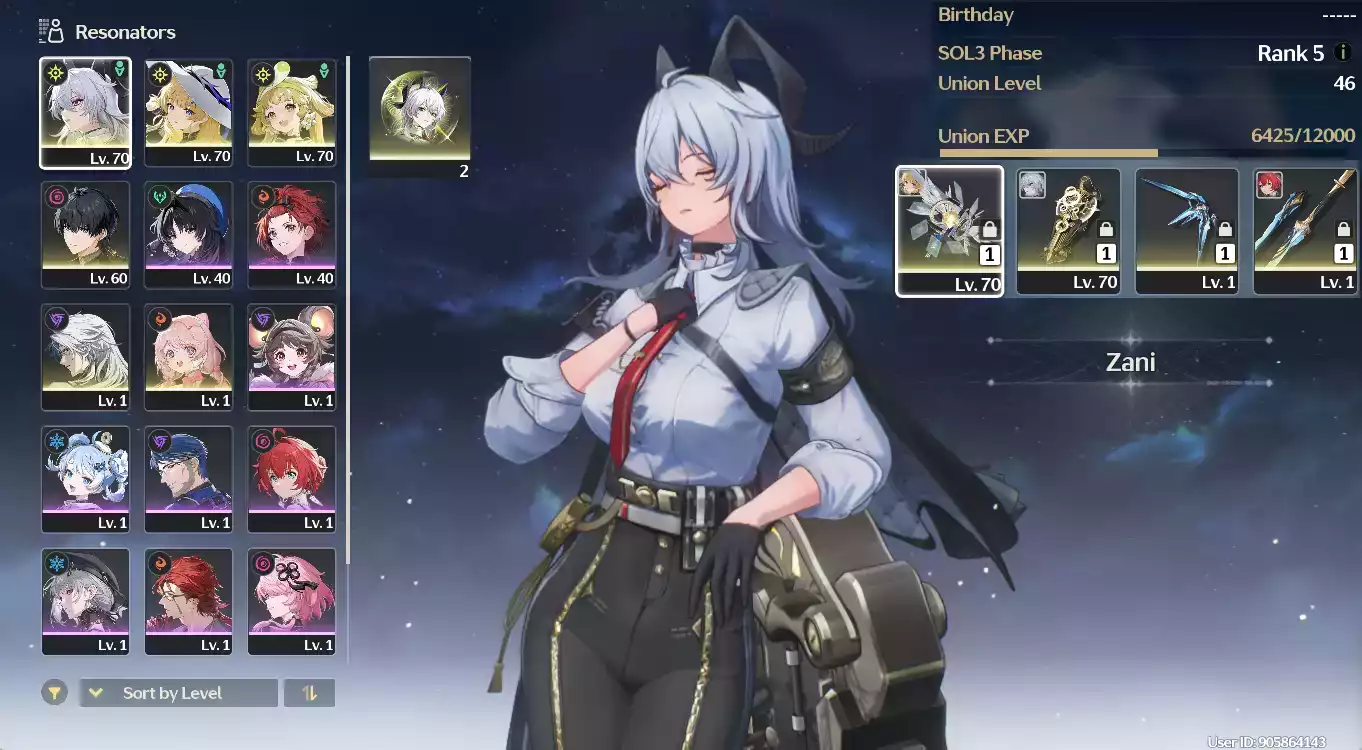Image resolution: width=1362 pixels, height=750 pixels.
Task: Choose the pink-haired bear-eared resonator
Action: (x=189, y=357)
